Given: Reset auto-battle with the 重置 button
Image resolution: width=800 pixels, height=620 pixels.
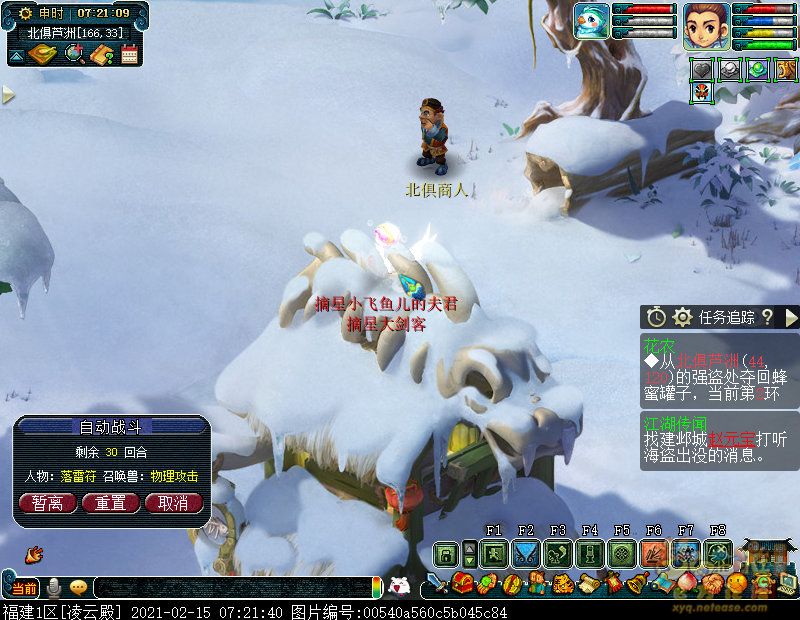Looking at the screenshot, I should [x=110, y=503].
